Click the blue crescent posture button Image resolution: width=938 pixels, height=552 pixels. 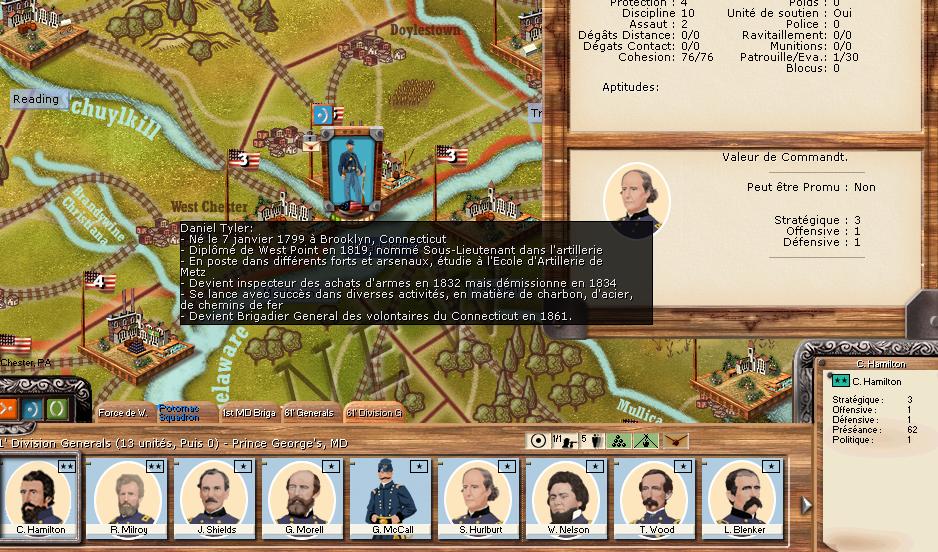(31, 409)
